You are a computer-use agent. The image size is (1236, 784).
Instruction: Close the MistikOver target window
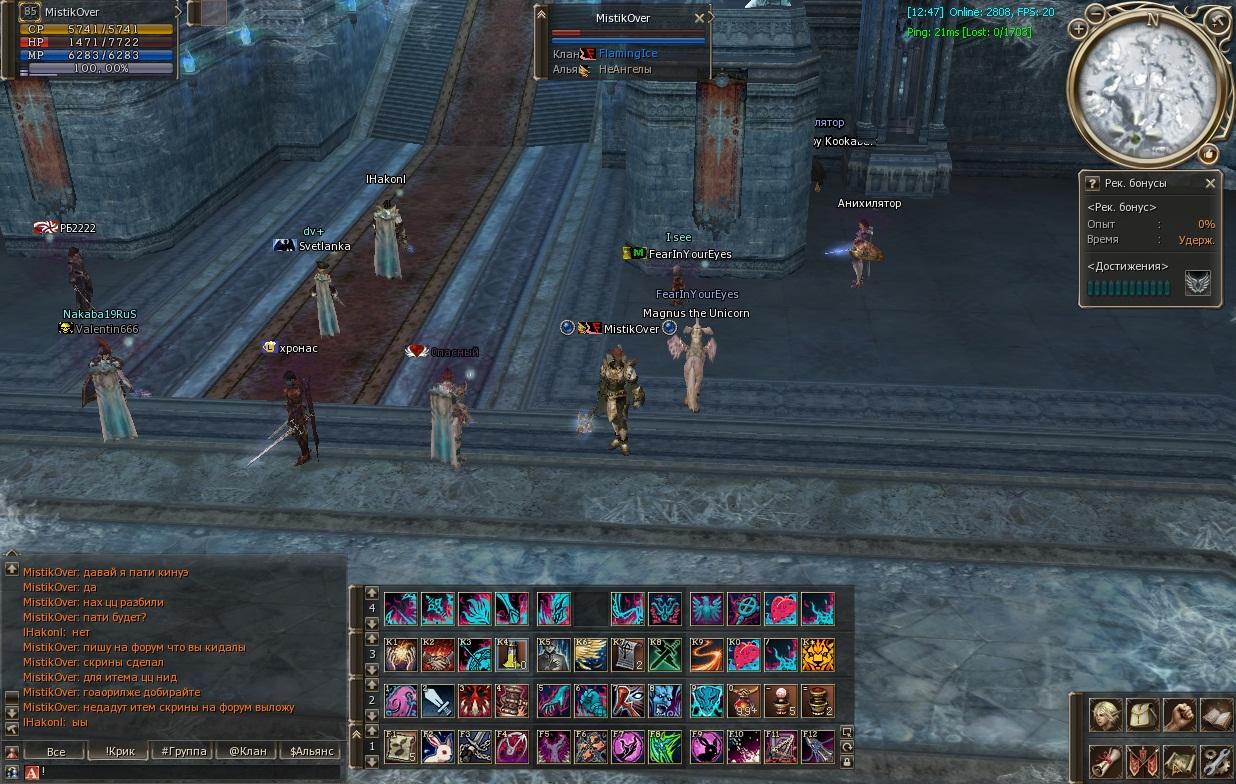pos(699,18)
